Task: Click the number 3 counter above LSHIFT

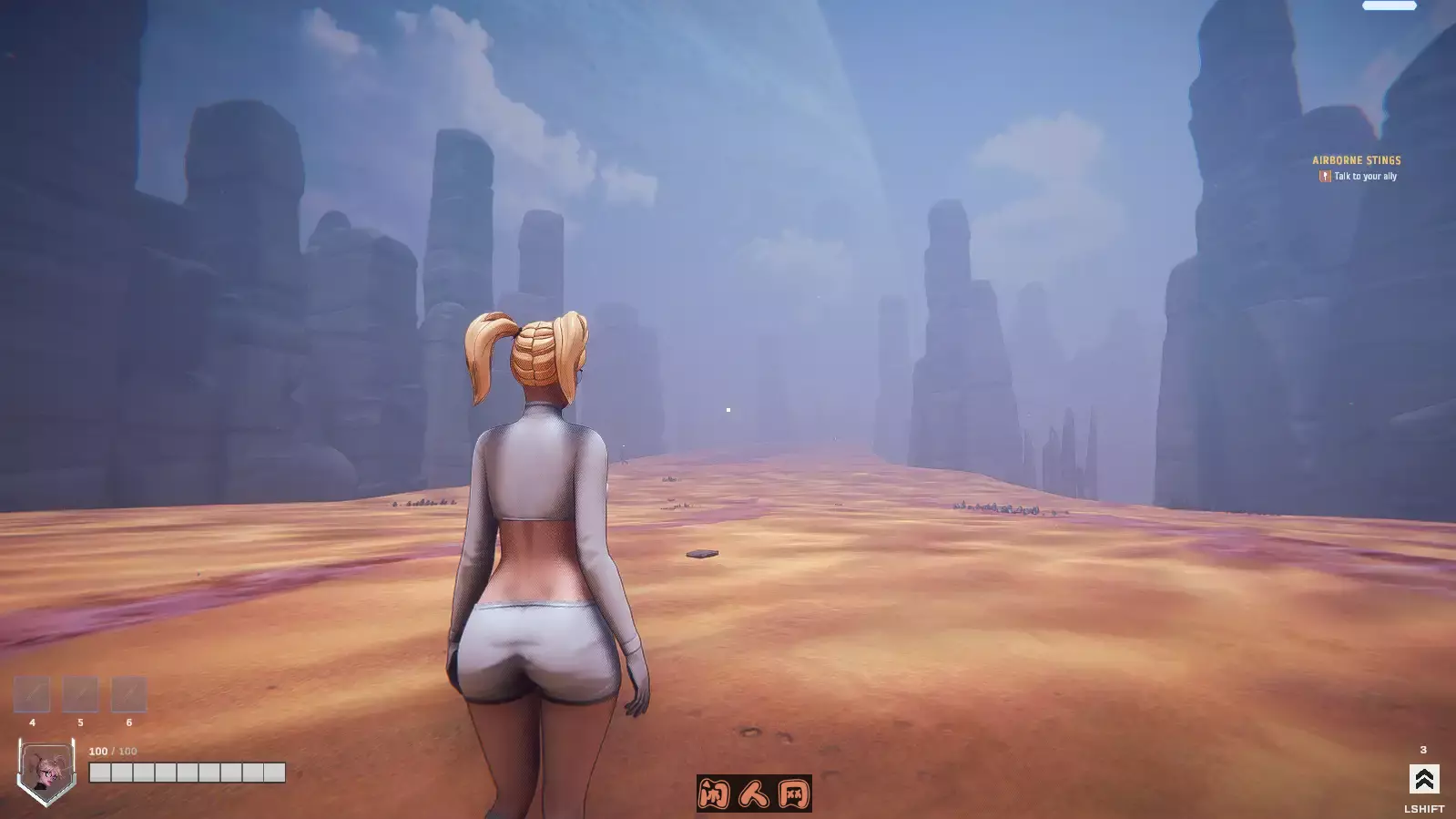Action: click(x=1423, y=749)
